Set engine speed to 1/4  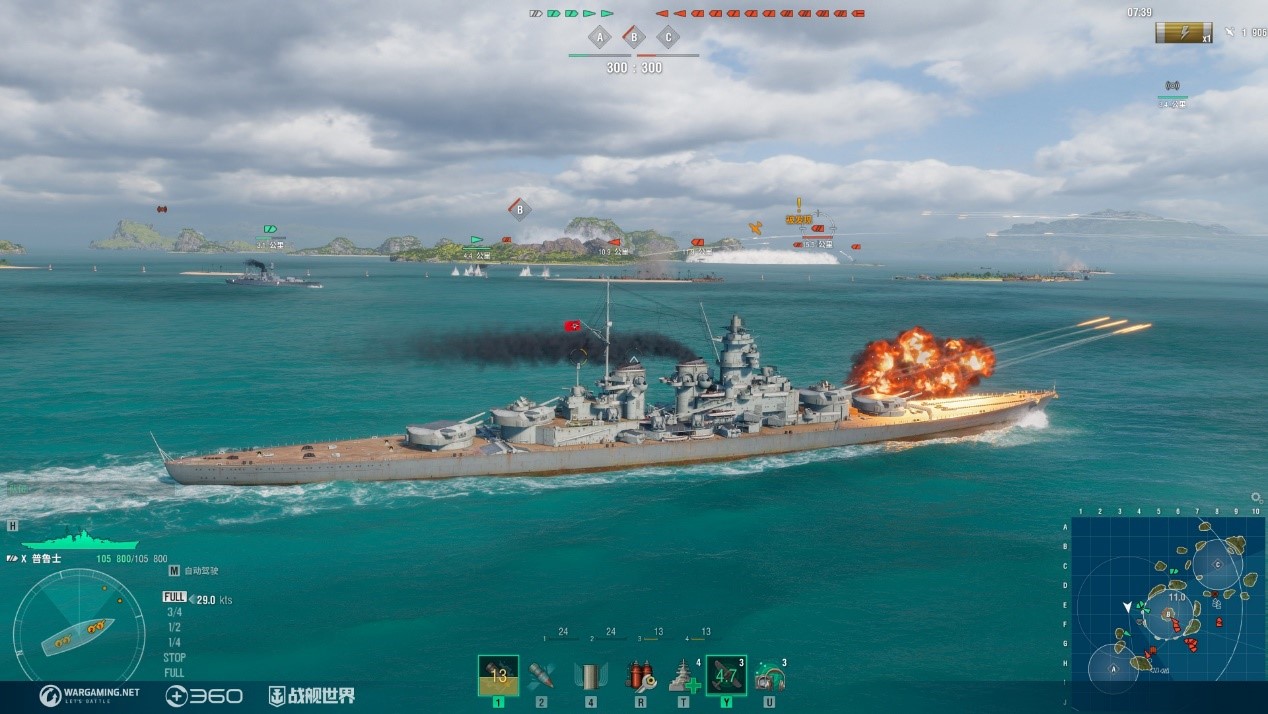point(174,642)
